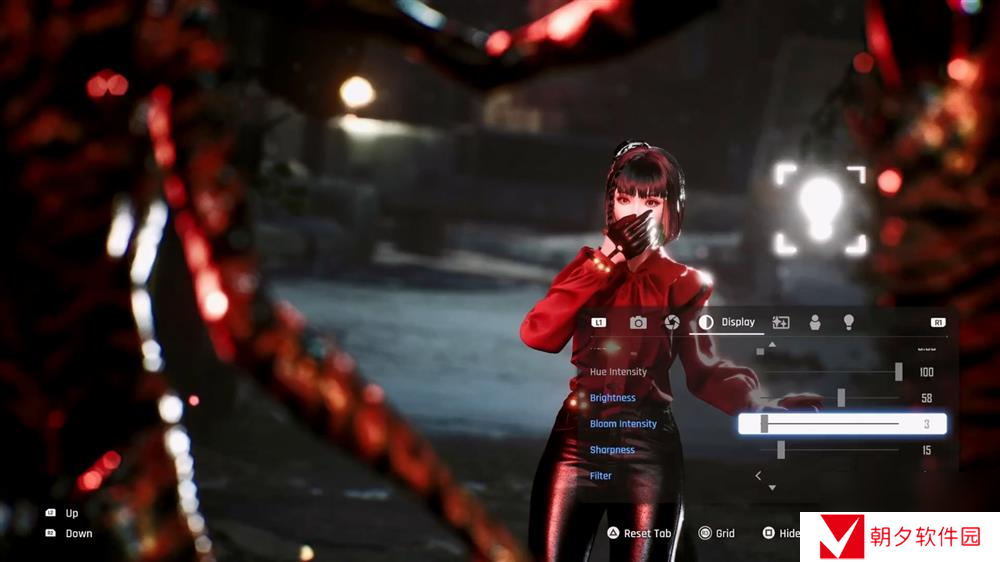Click the down arrow below Filter
This screenshot has width=1000, height=562.
click(x=771, y=488)
